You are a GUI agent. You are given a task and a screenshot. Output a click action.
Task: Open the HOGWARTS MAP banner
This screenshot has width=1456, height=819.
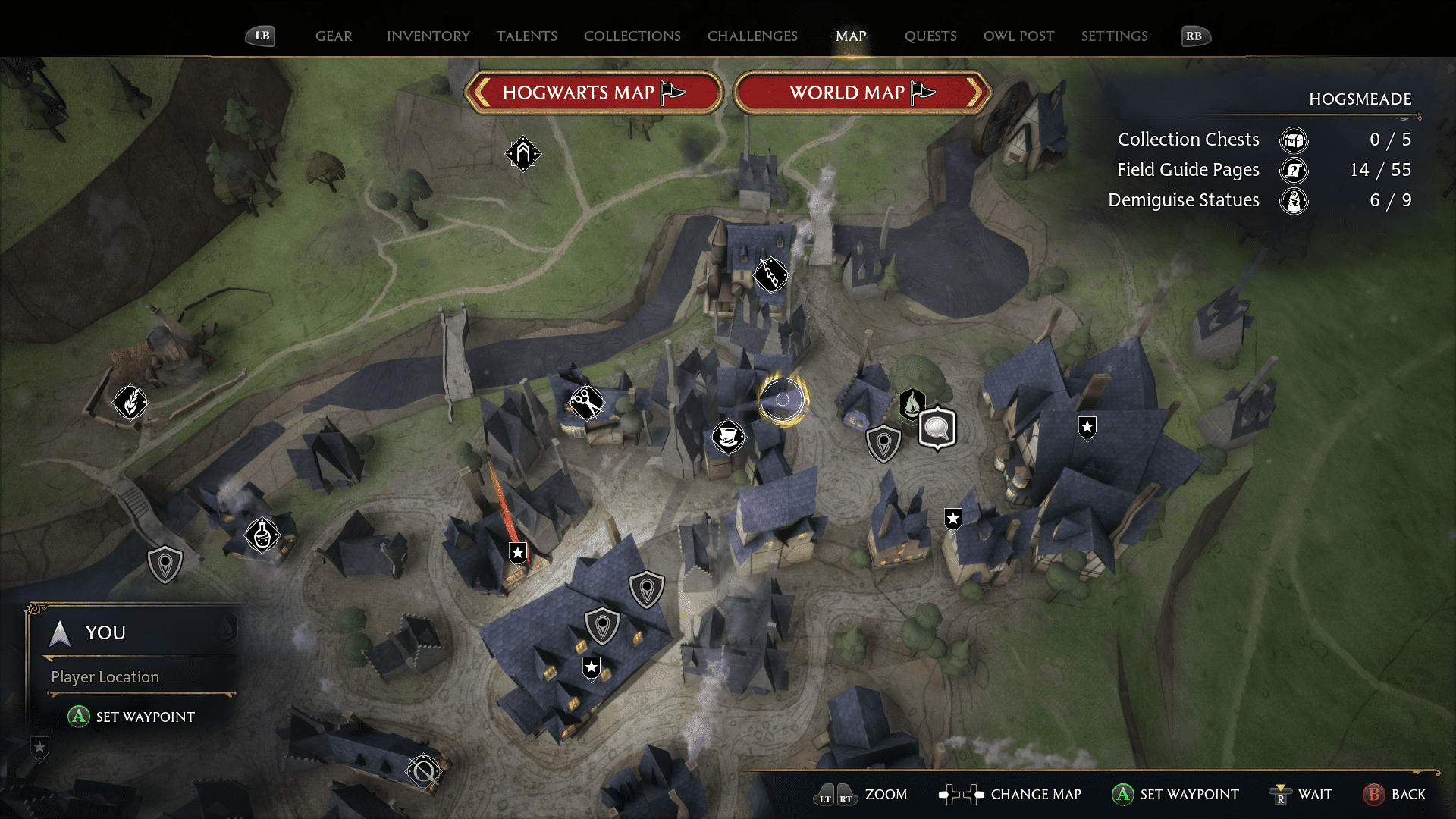click(x=594, y=92)
